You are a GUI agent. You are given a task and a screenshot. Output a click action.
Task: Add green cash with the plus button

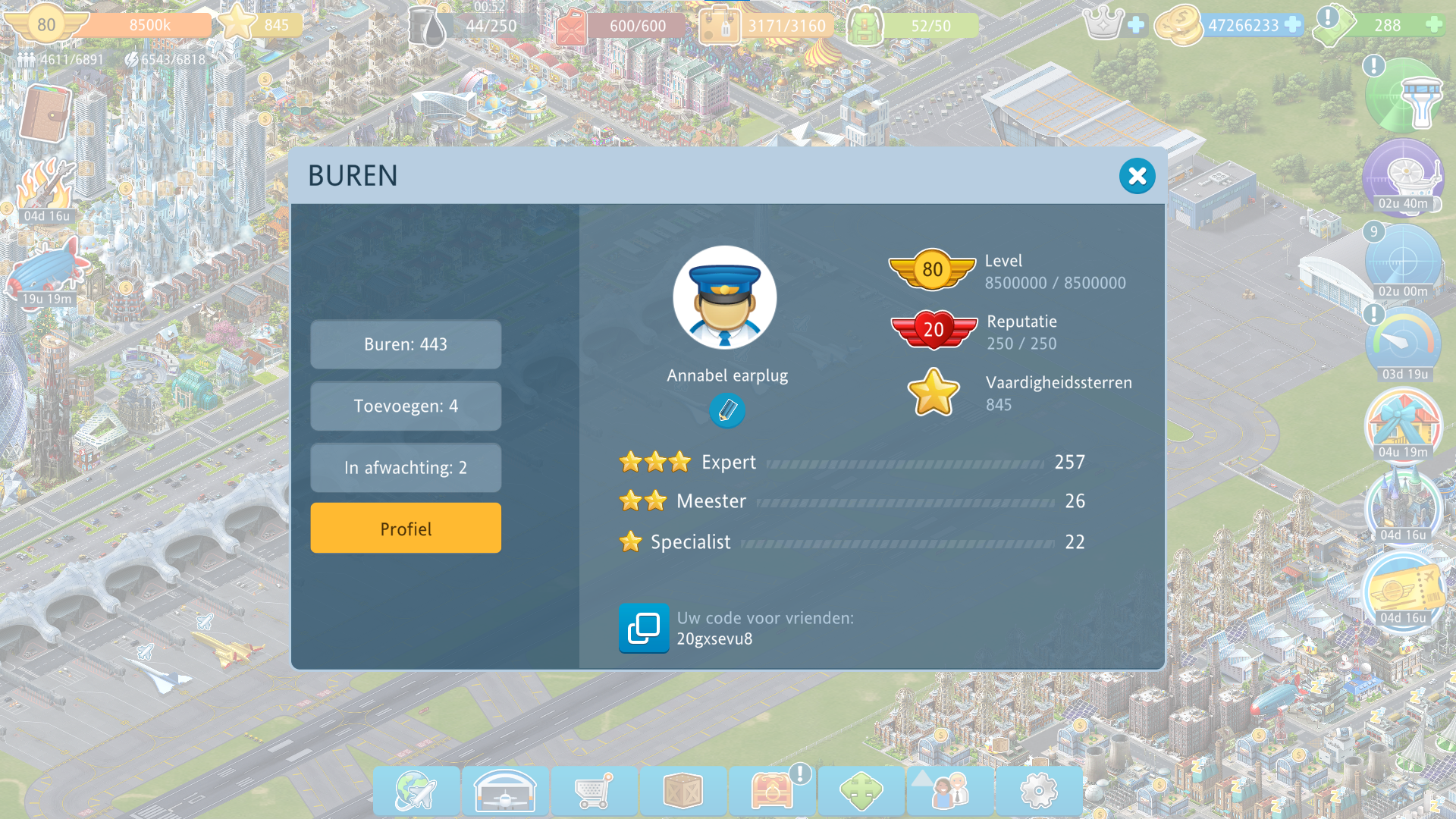pyautogui.click(x=1434, y=25)
